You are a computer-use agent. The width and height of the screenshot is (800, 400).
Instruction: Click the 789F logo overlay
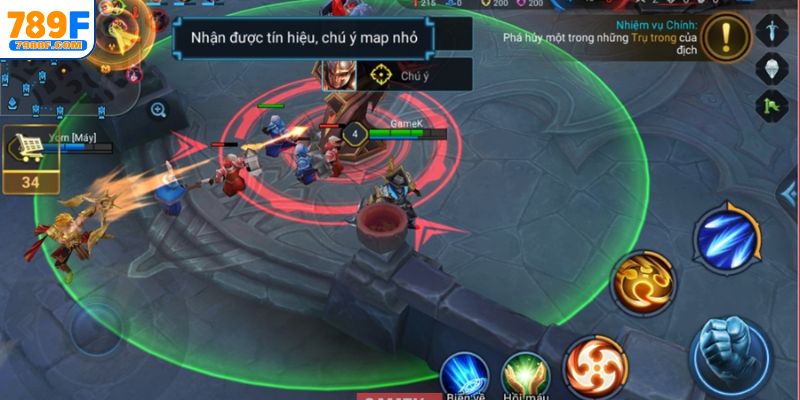pos(46,30)
